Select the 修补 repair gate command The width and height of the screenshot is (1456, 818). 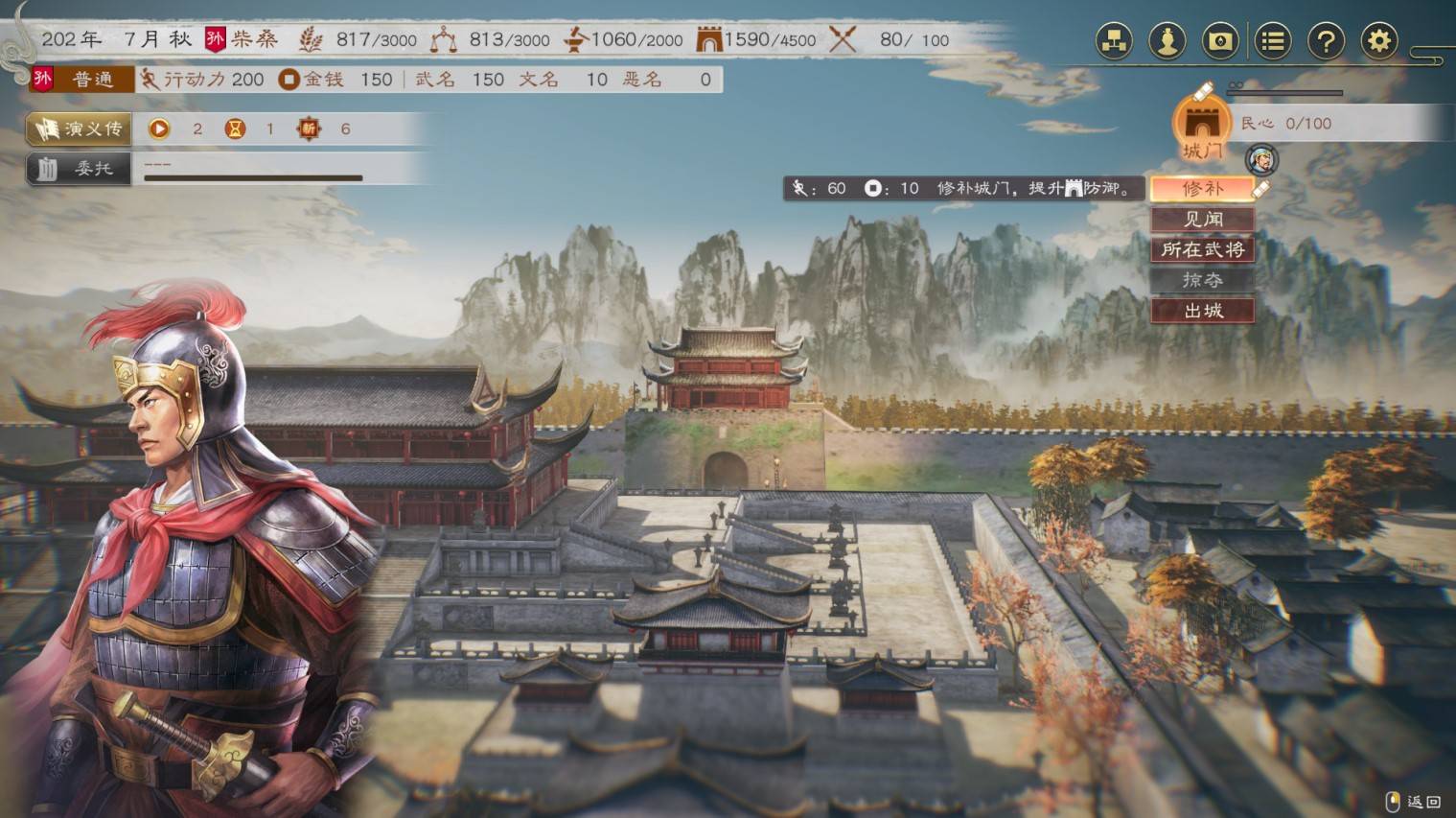(x=1202, y=189)
